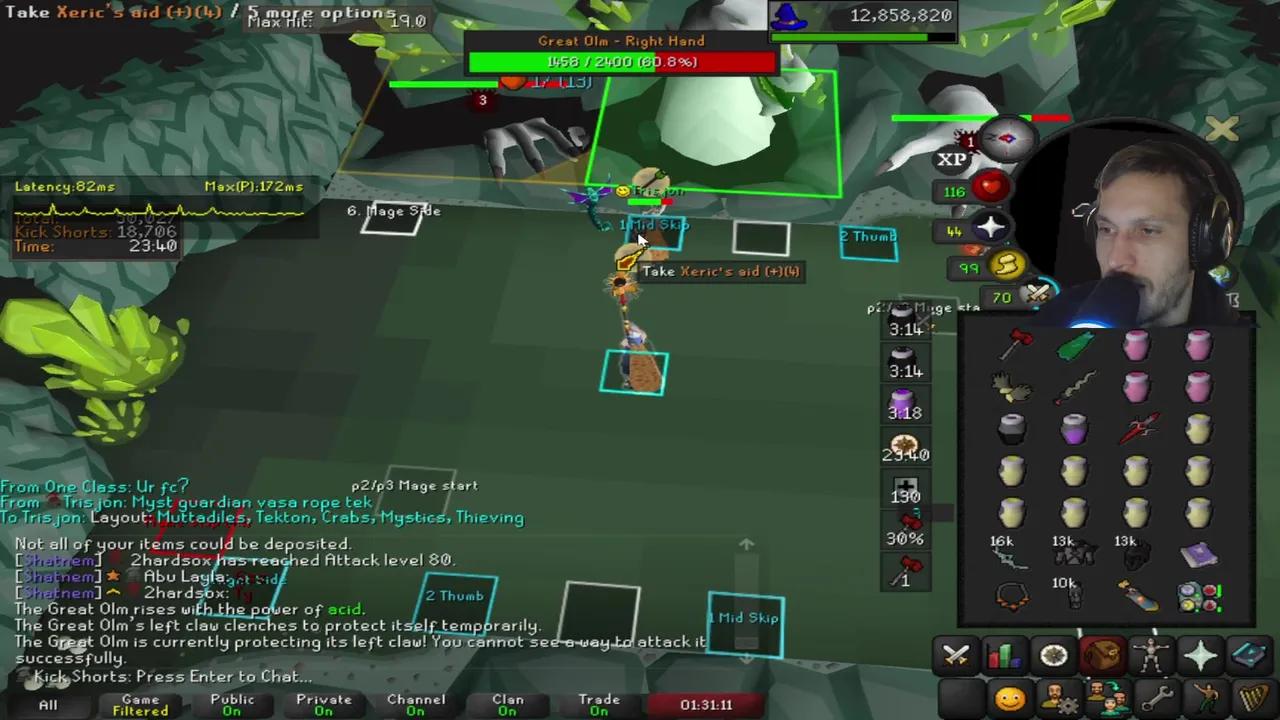Collapse the chatbox using the up arrow
The width and height of the screenshot is (1280, 720).
tap(747, 545)
